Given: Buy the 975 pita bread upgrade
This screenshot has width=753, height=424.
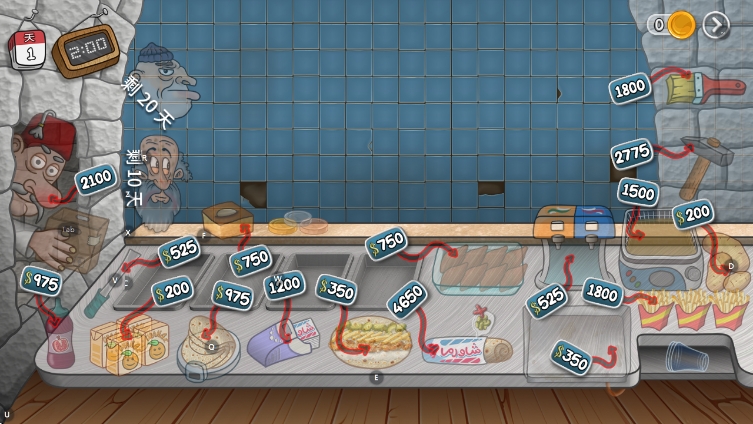Looking at the screenshot, I should [x=233, y=295].
